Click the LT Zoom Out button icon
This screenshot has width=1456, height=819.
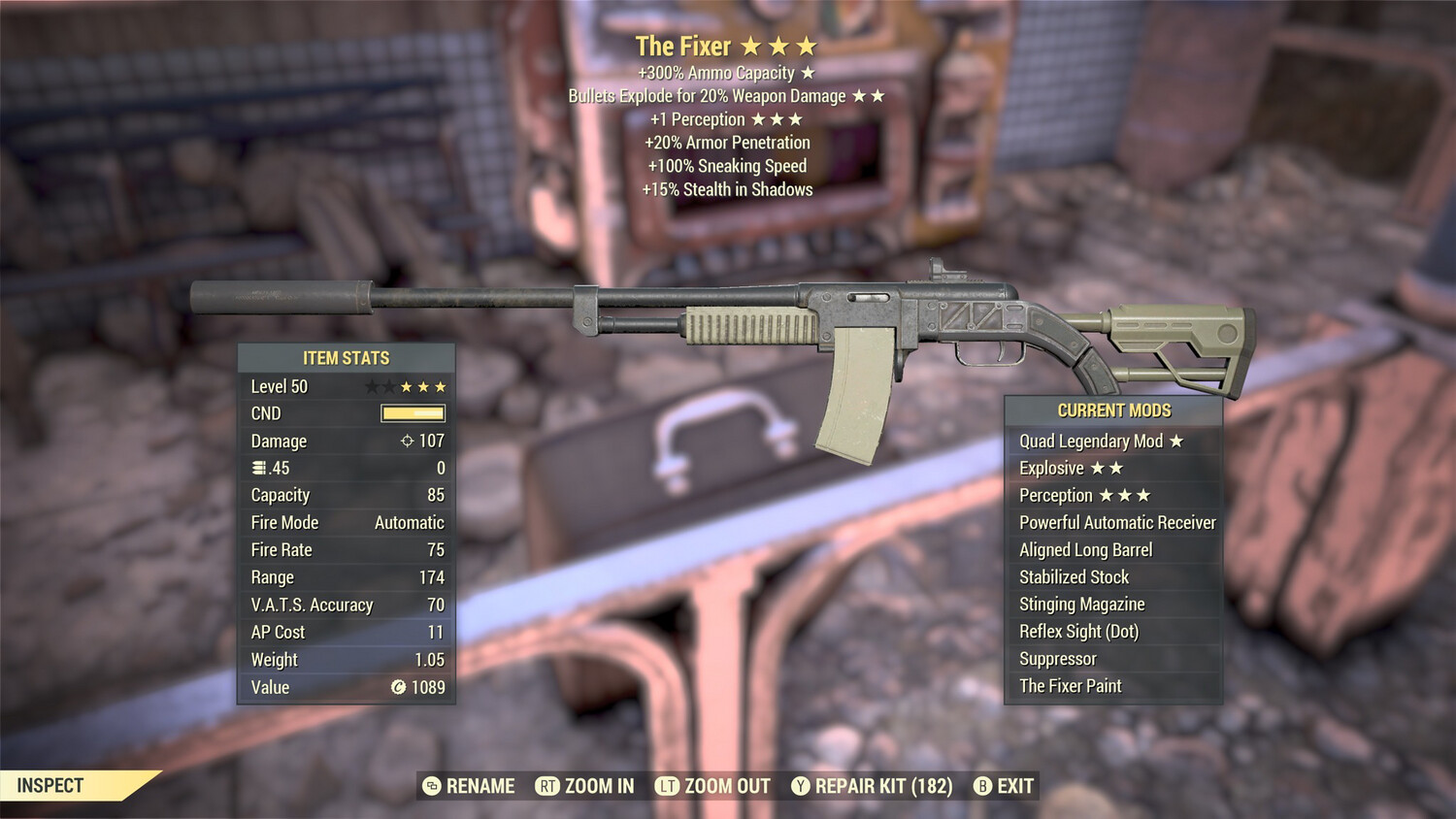pos(668,786)
